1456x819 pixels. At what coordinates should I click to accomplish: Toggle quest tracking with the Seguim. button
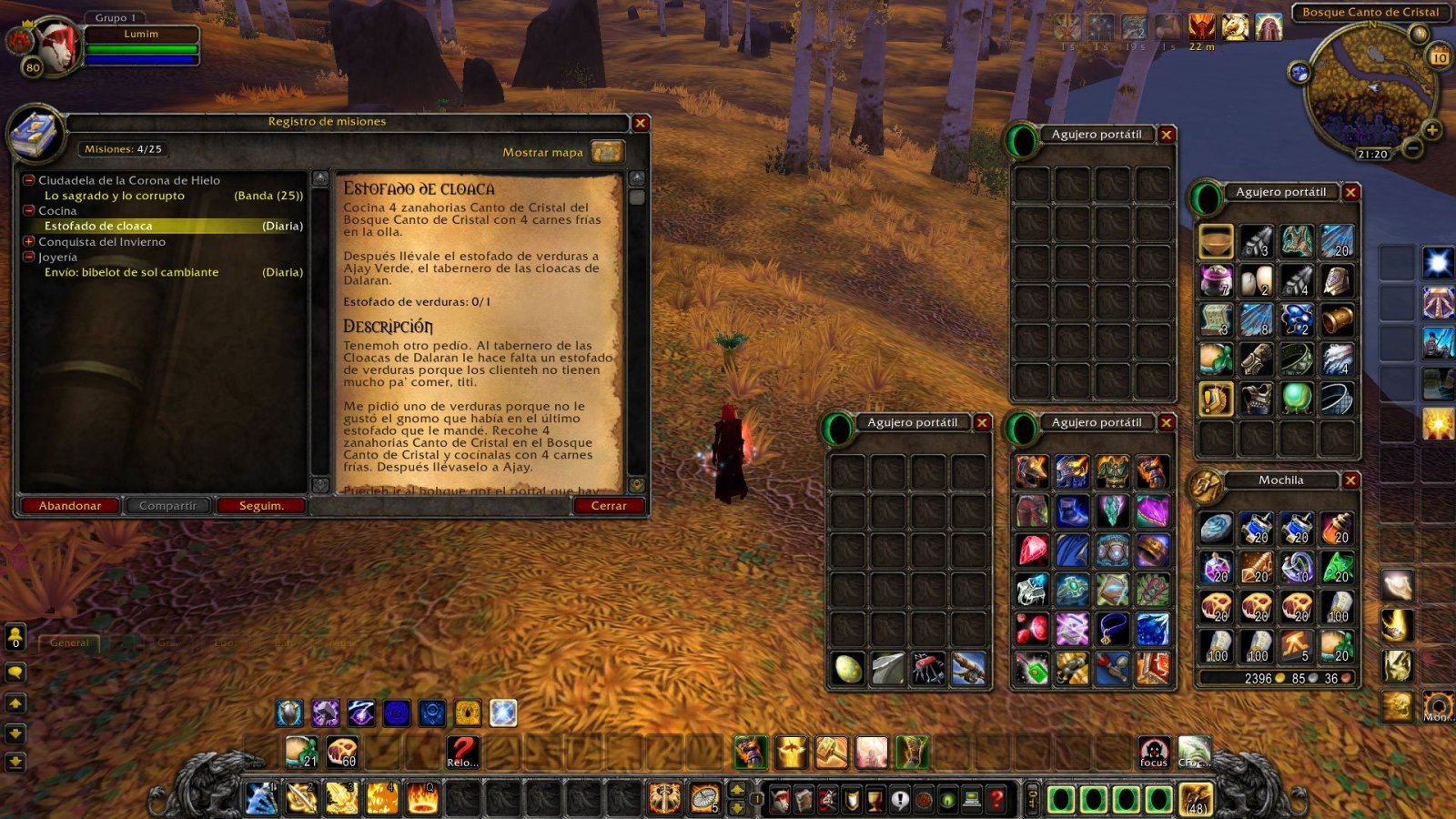point(262,506)
